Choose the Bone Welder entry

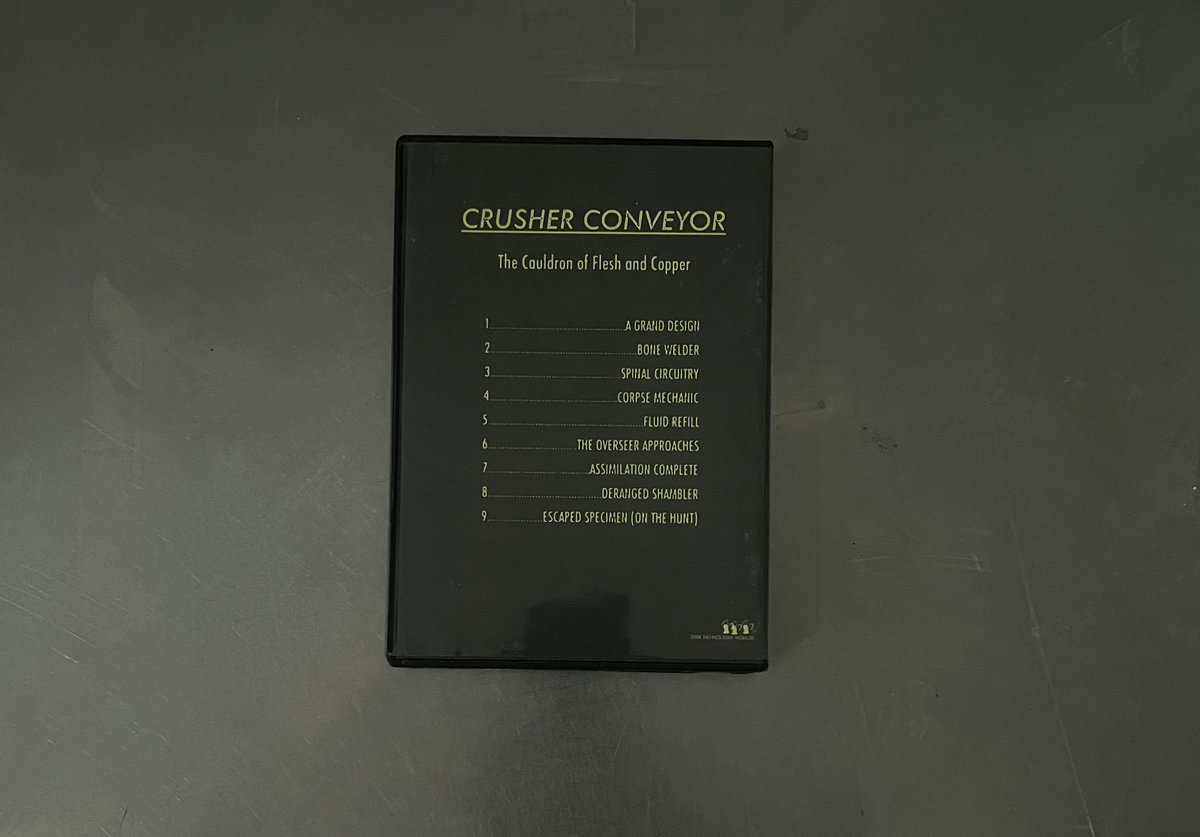click(668, 350)
